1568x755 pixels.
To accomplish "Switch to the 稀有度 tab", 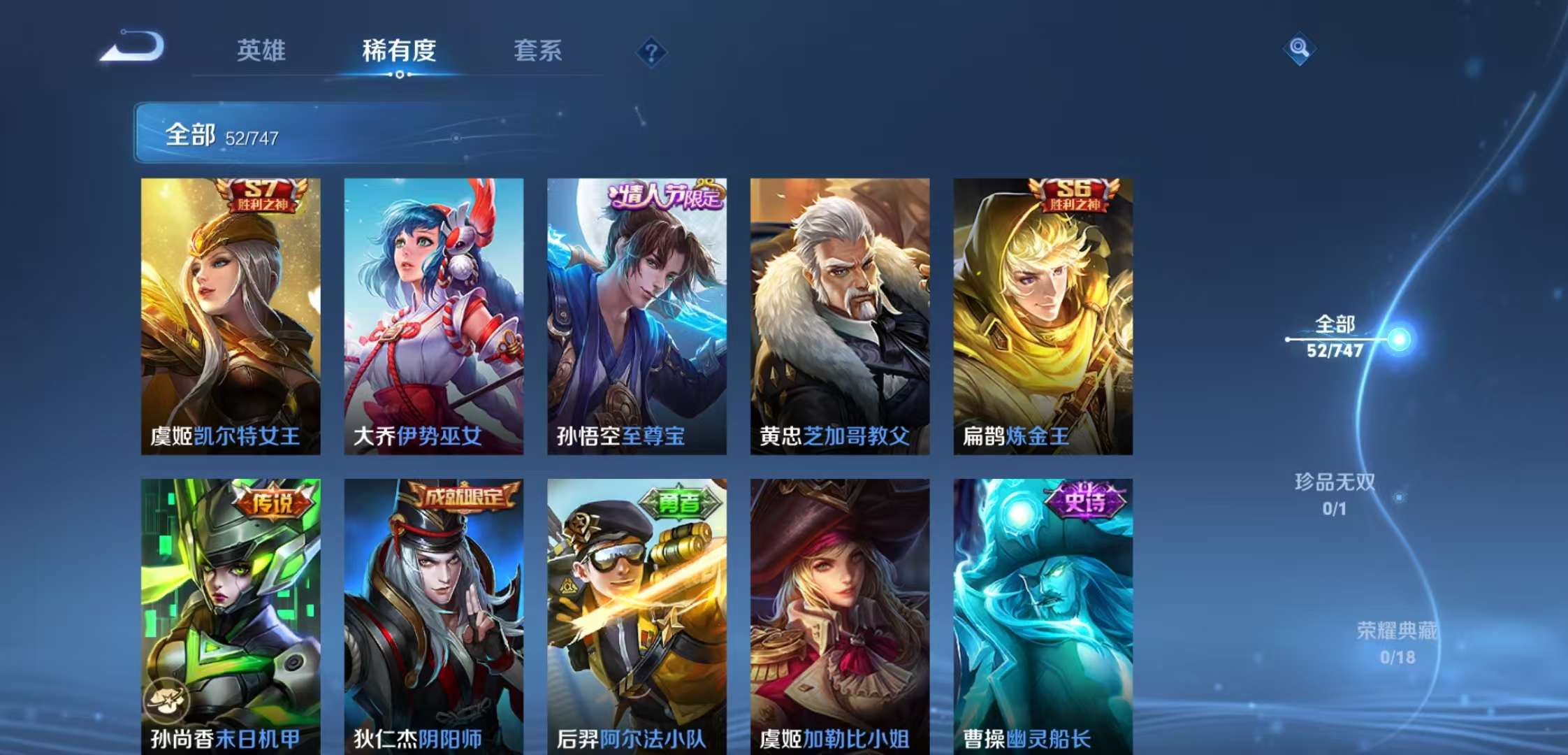I will tap(398, 50).
